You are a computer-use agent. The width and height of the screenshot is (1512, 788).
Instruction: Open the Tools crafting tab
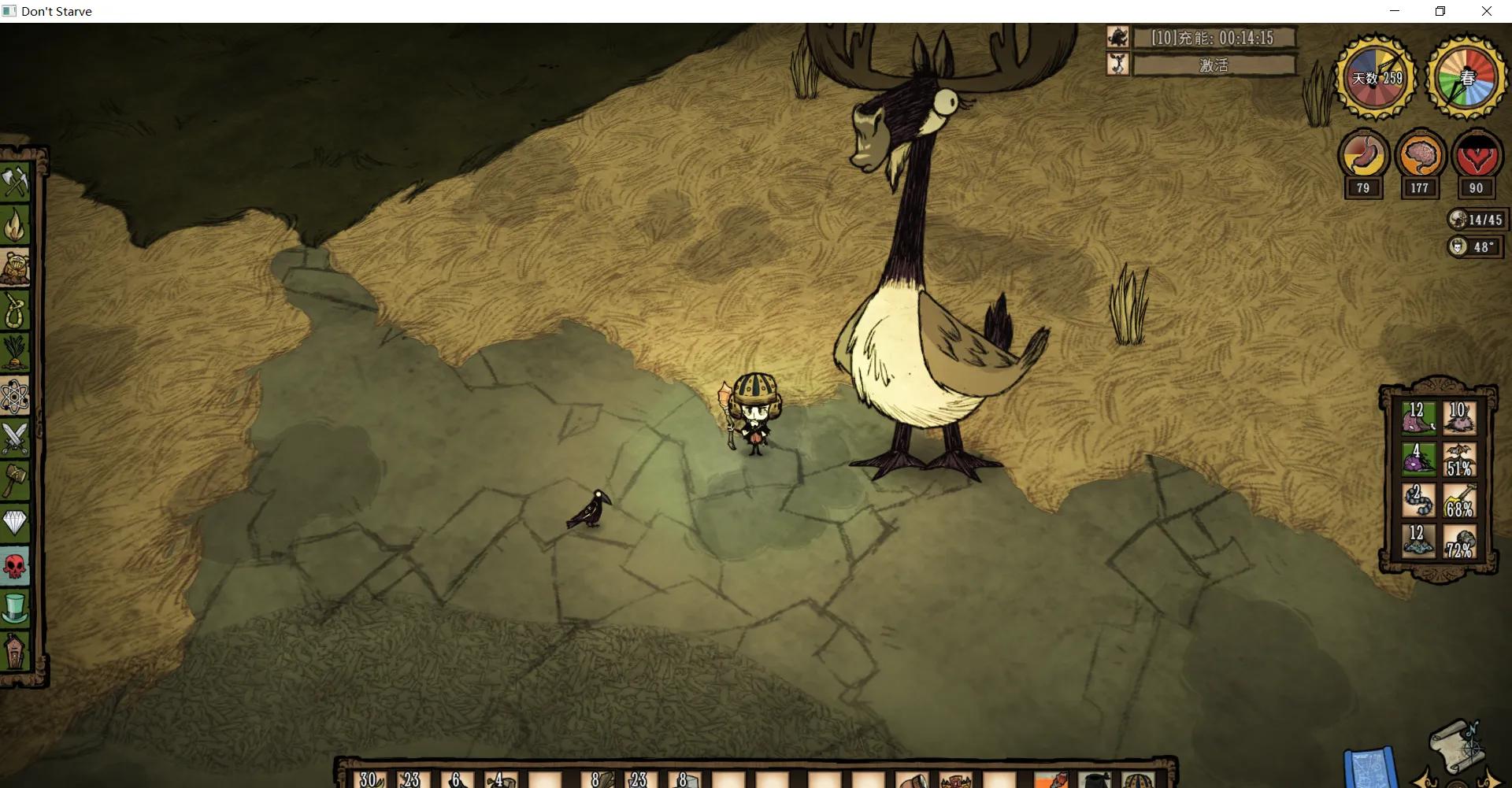coord(16,183)
